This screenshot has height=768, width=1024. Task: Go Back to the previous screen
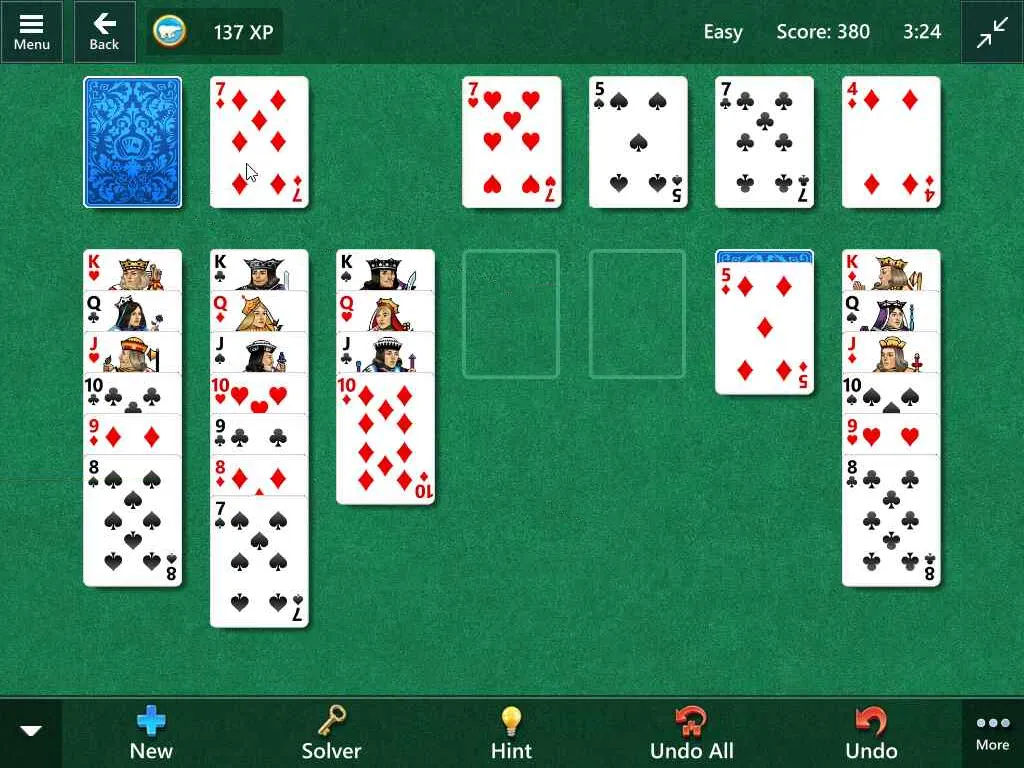(x=104, y=31)
